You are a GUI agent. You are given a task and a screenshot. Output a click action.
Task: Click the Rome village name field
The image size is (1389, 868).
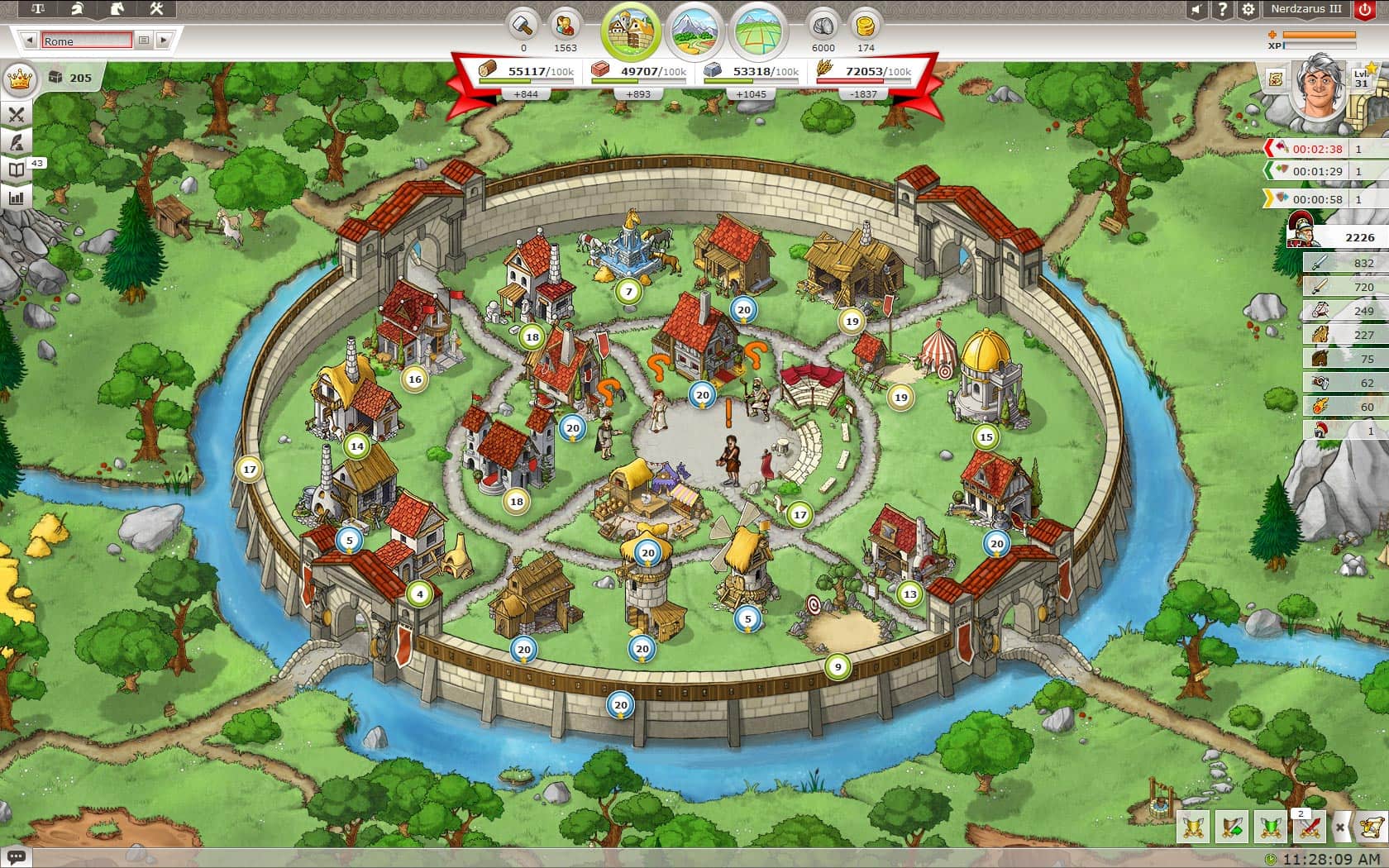(86, 41)
